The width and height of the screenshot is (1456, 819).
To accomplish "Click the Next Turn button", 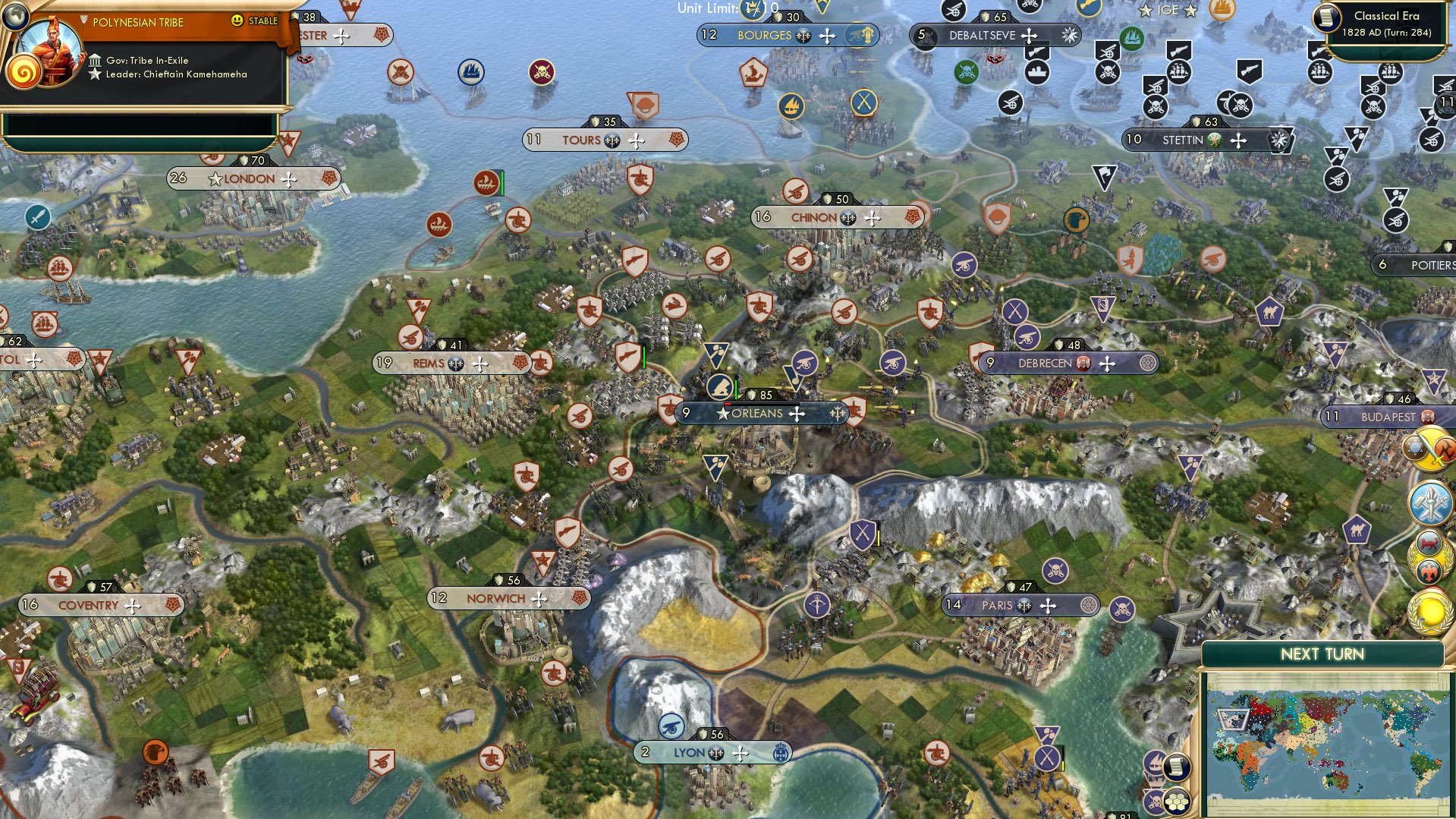I will pyautogui.click(x=1322, y=654).
